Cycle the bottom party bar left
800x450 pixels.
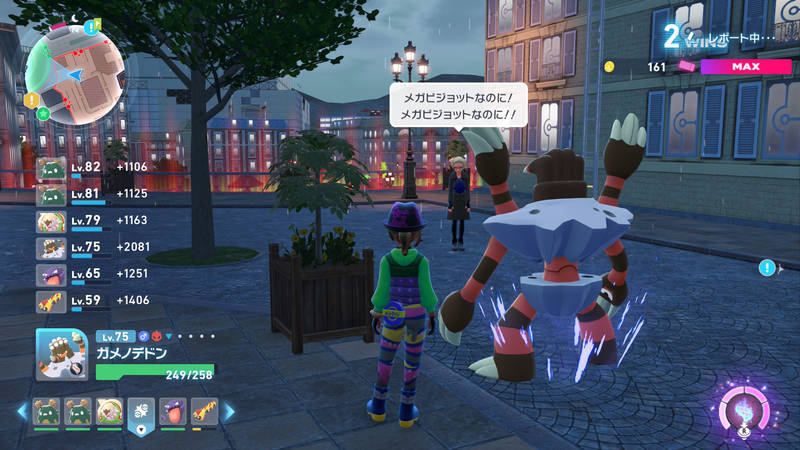(20, 410)
